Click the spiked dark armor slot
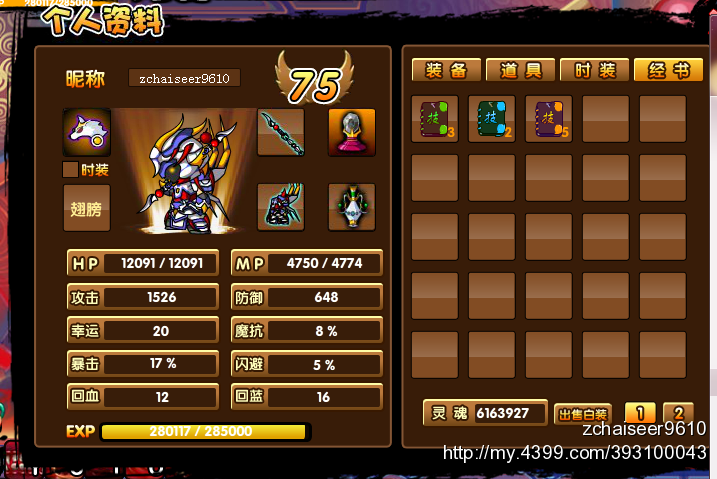This screenshot has width=717, height=479. [x=280, y=207]
